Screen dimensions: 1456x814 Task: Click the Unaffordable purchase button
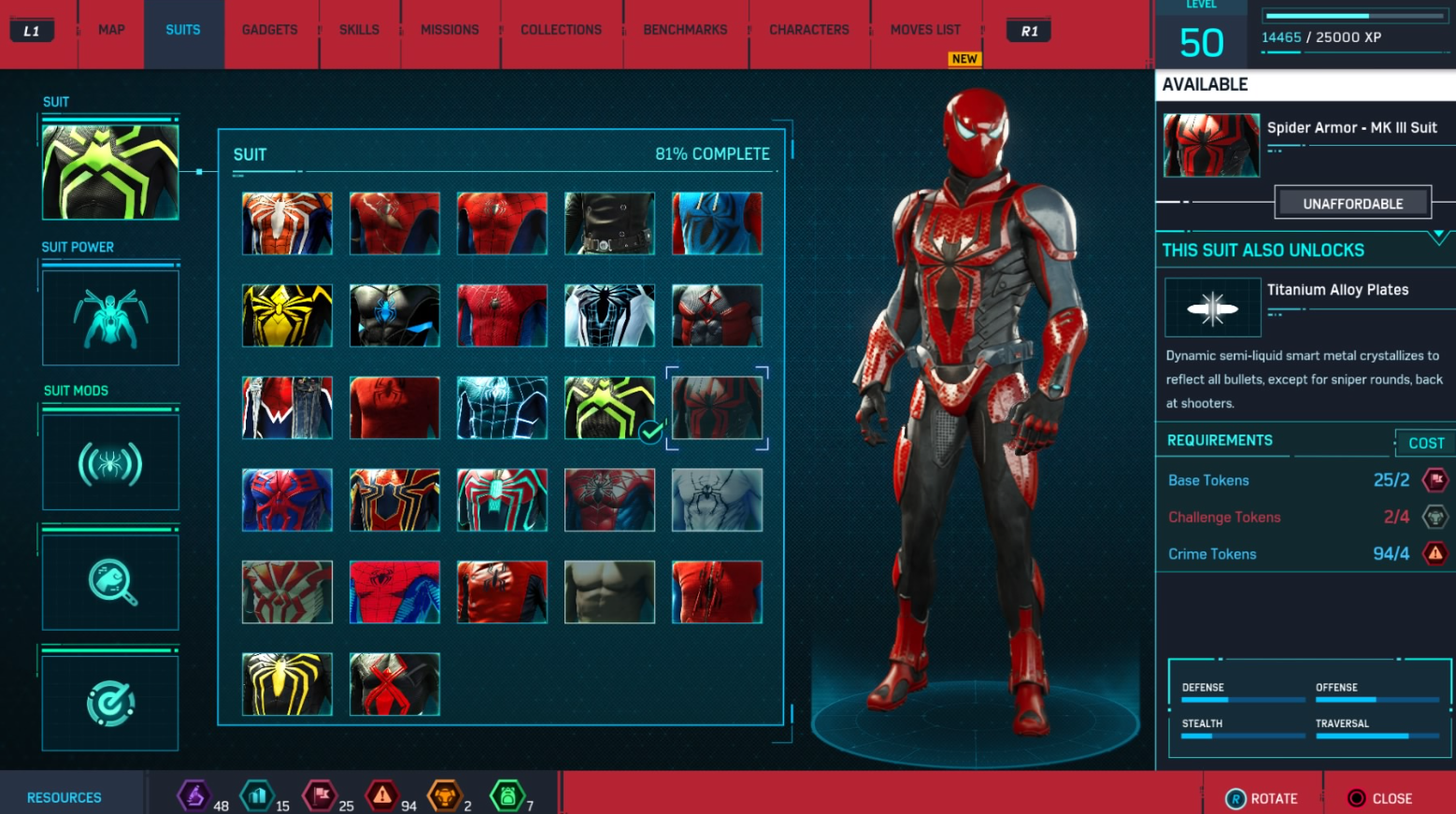(1352, 203)
